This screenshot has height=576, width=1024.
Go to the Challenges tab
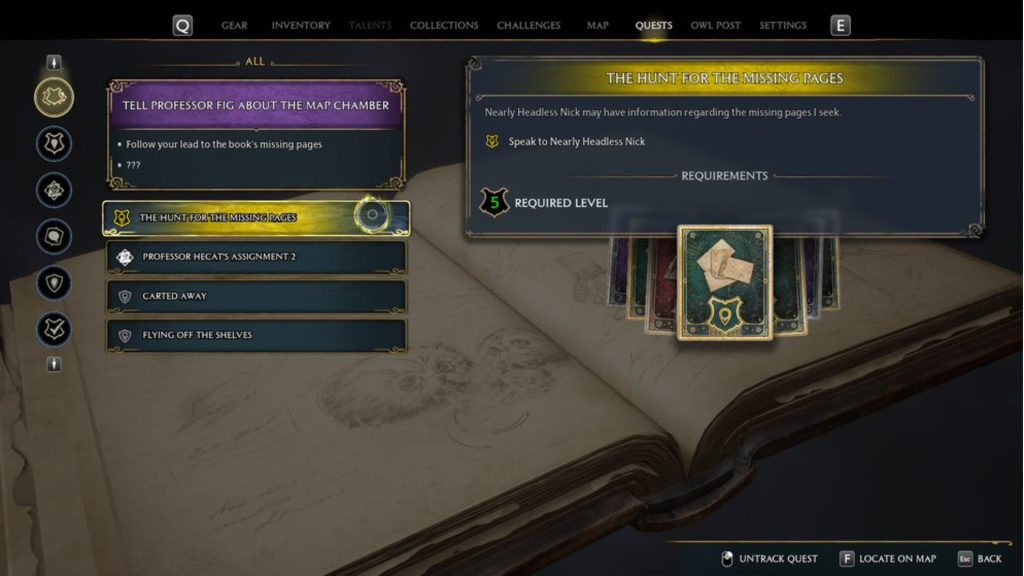[528, 25]
